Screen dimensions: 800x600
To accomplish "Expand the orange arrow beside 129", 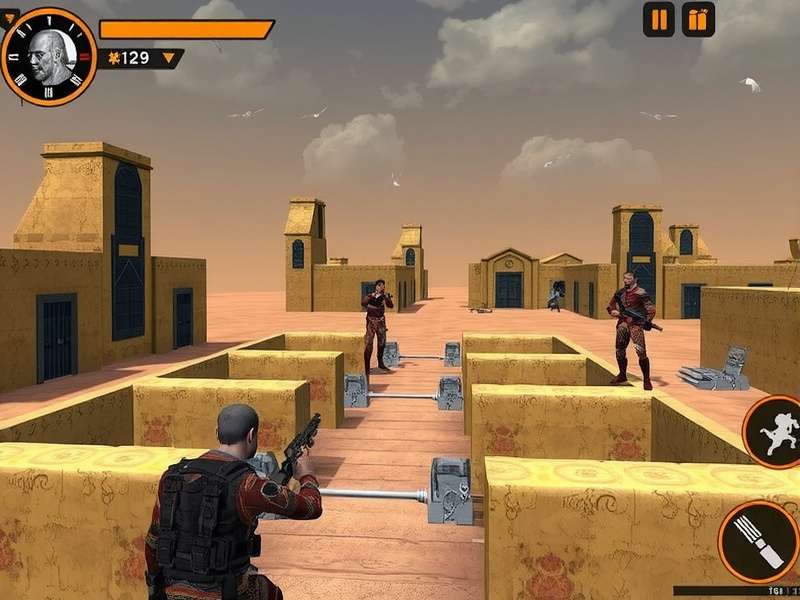I will tap(168, 58).
